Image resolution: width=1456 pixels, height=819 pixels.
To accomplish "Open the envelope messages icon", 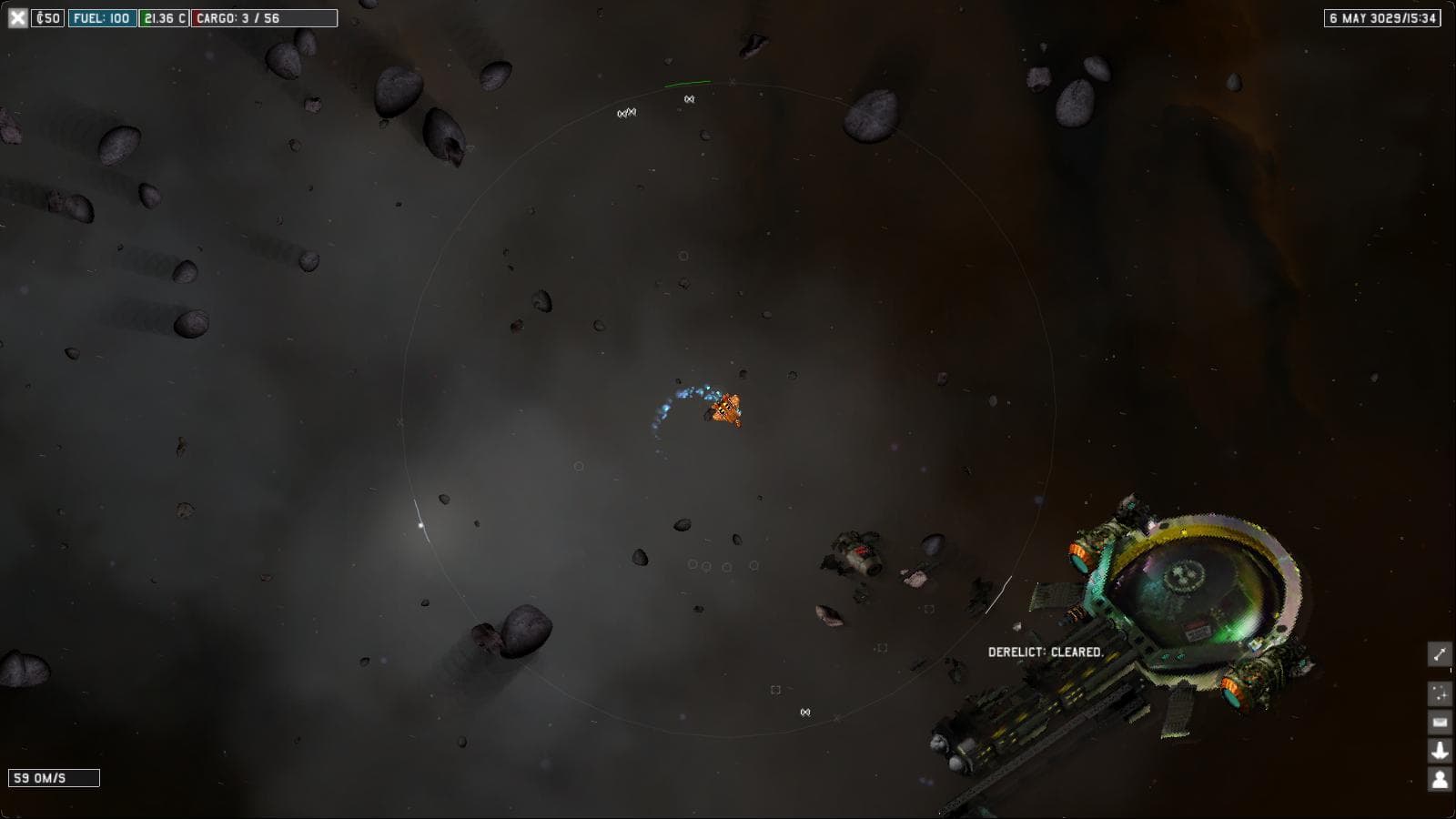I will (x=1440, y=723).
